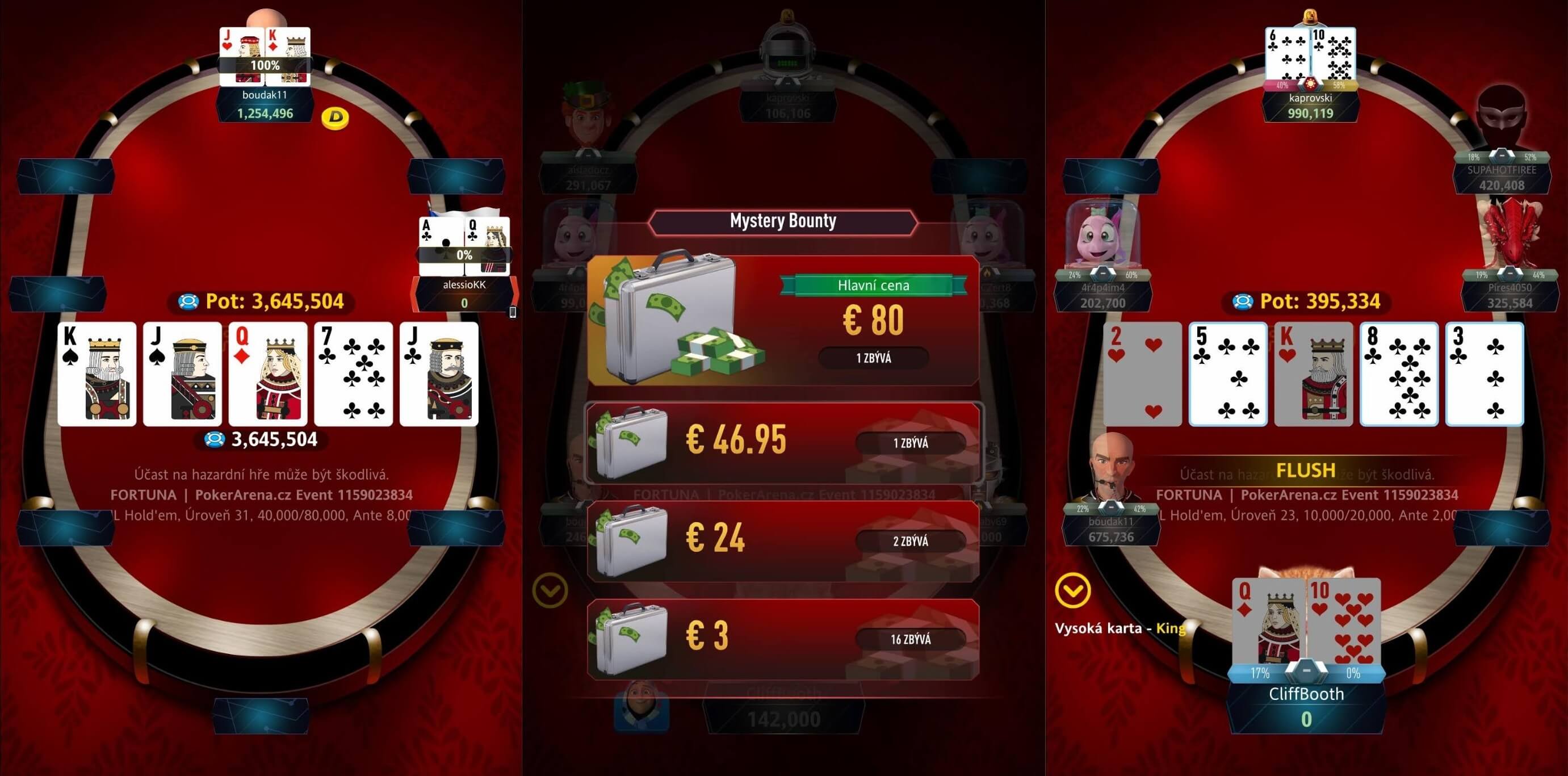
Task: Open 4r4p4im4's panel with 202,700 chips
Action: [x=1102, y=296]
